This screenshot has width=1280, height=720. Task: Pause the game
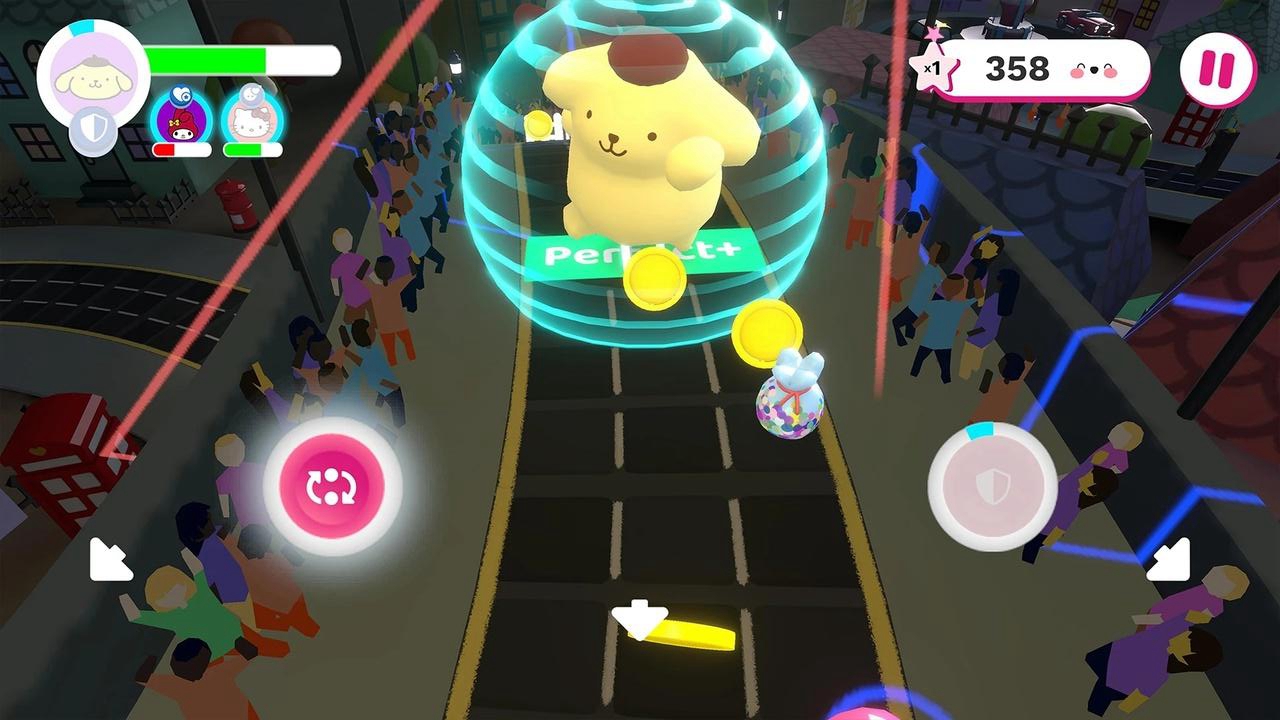1216,66
